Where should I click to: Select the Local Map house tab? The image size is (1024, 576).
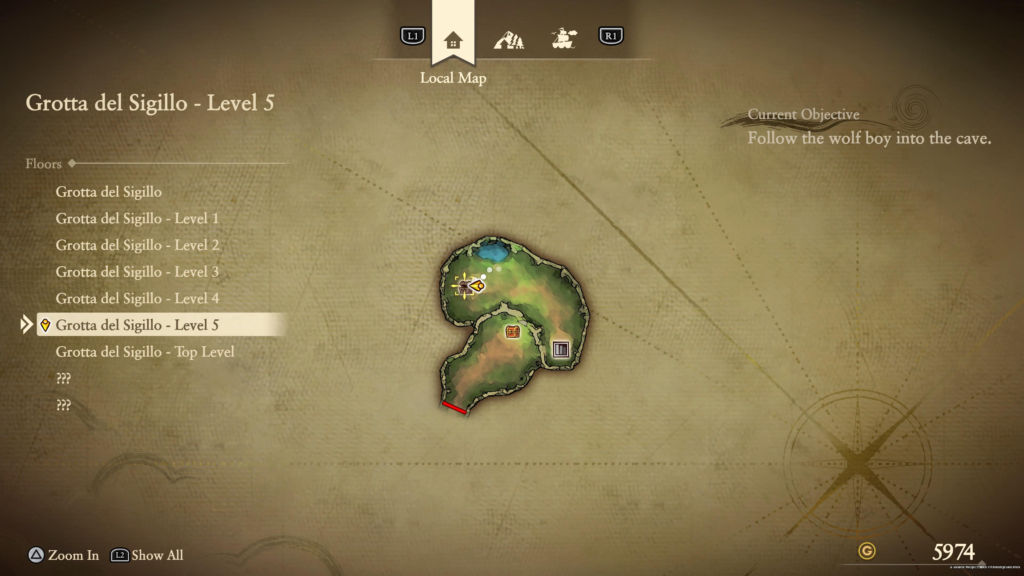point(453,40)
